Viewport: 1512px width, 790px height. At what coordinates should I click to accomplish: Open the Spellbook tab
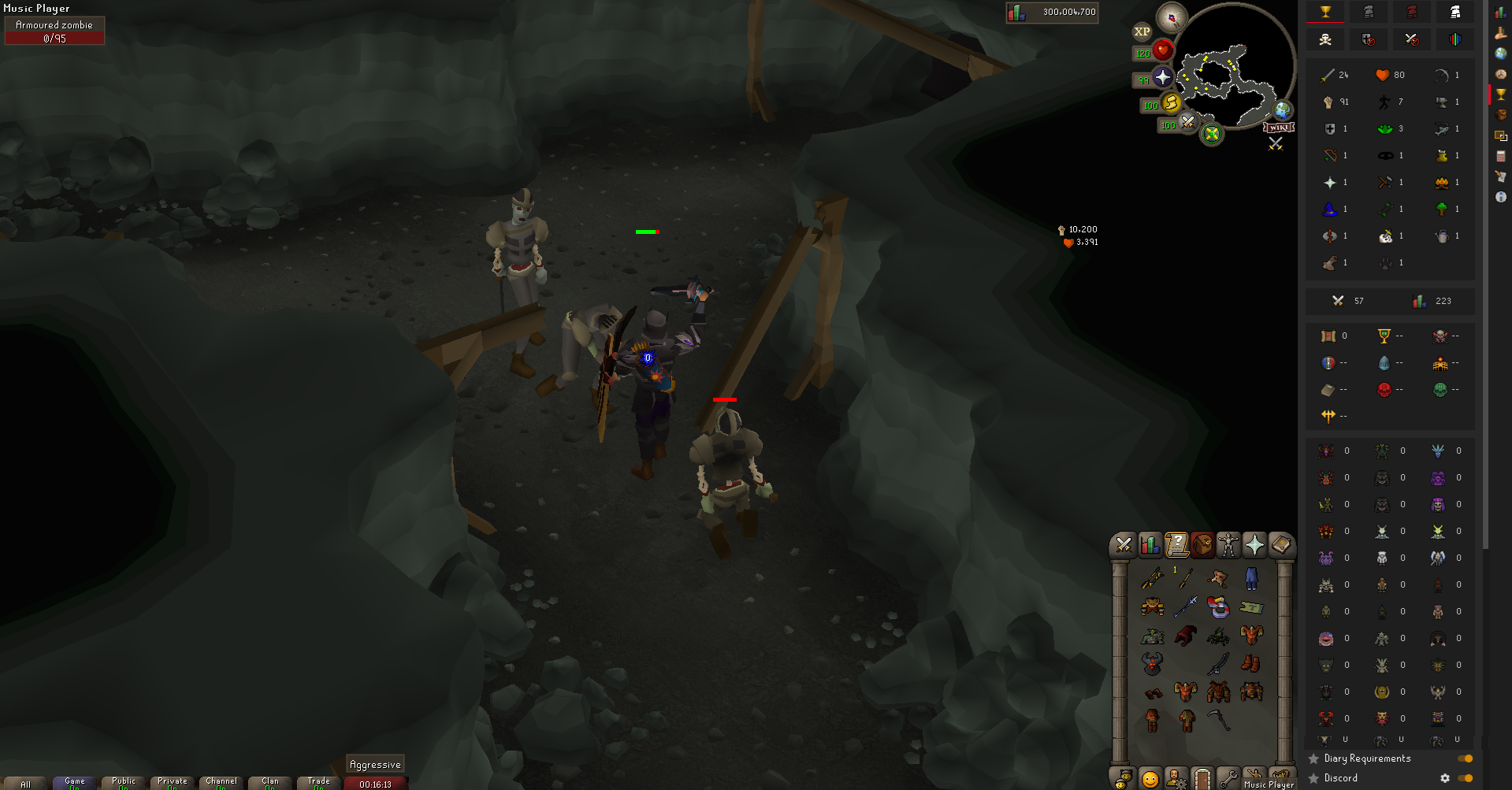(x=1281, y=545)
